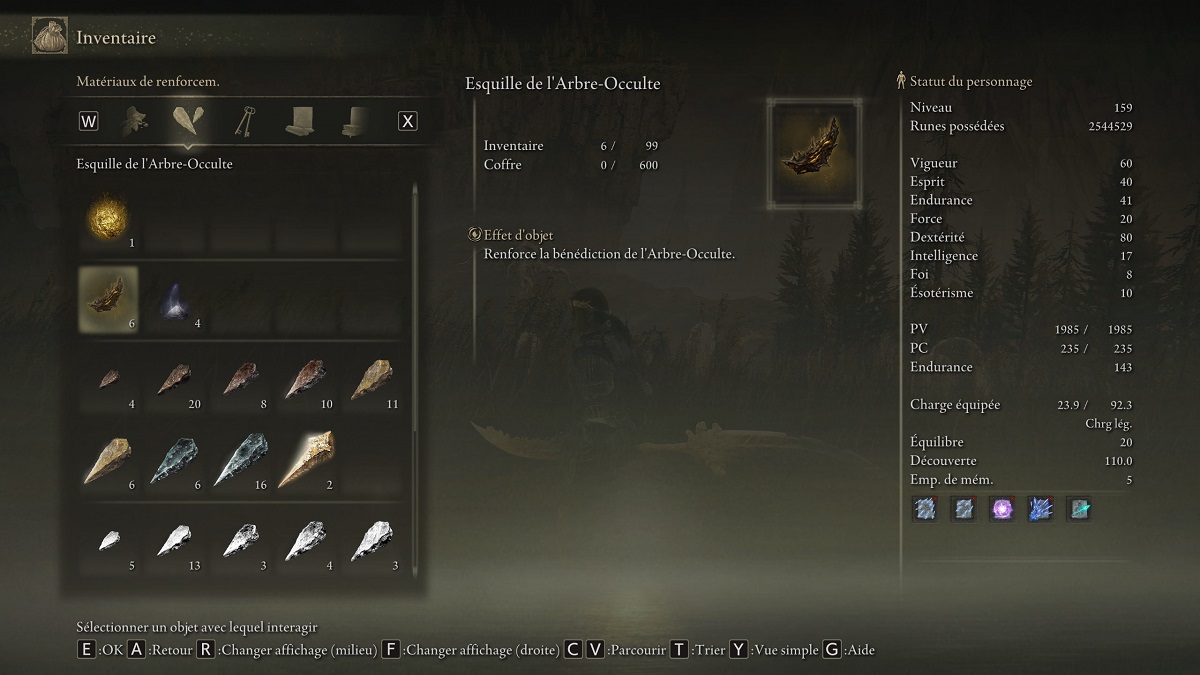1200x675 pixels.
Task: Select the smithing stone stack of 8
Action: [x=240, y=380]
